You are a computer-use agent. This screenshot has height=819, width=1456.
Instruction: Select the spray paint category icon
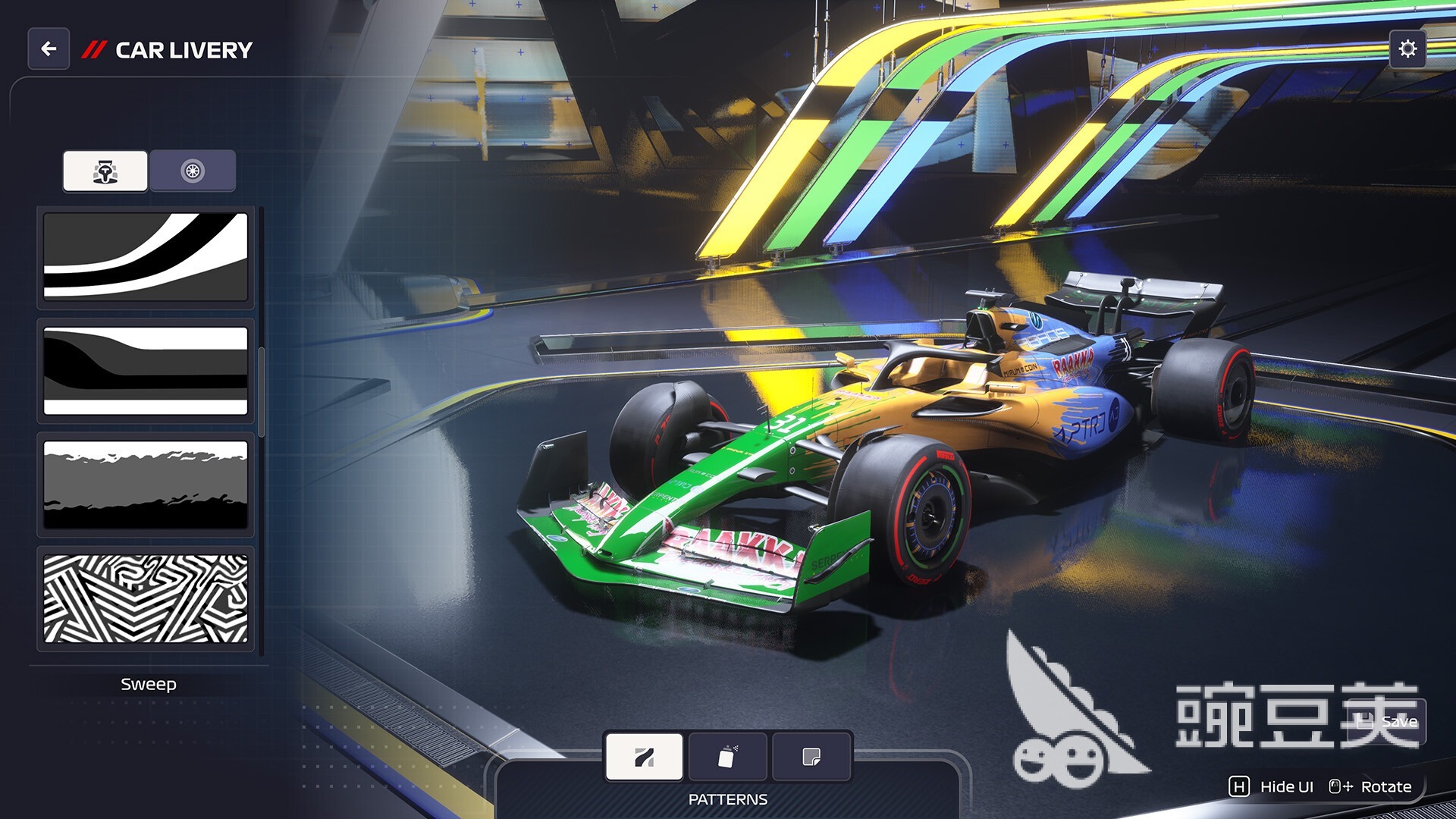tap(727, 755)
